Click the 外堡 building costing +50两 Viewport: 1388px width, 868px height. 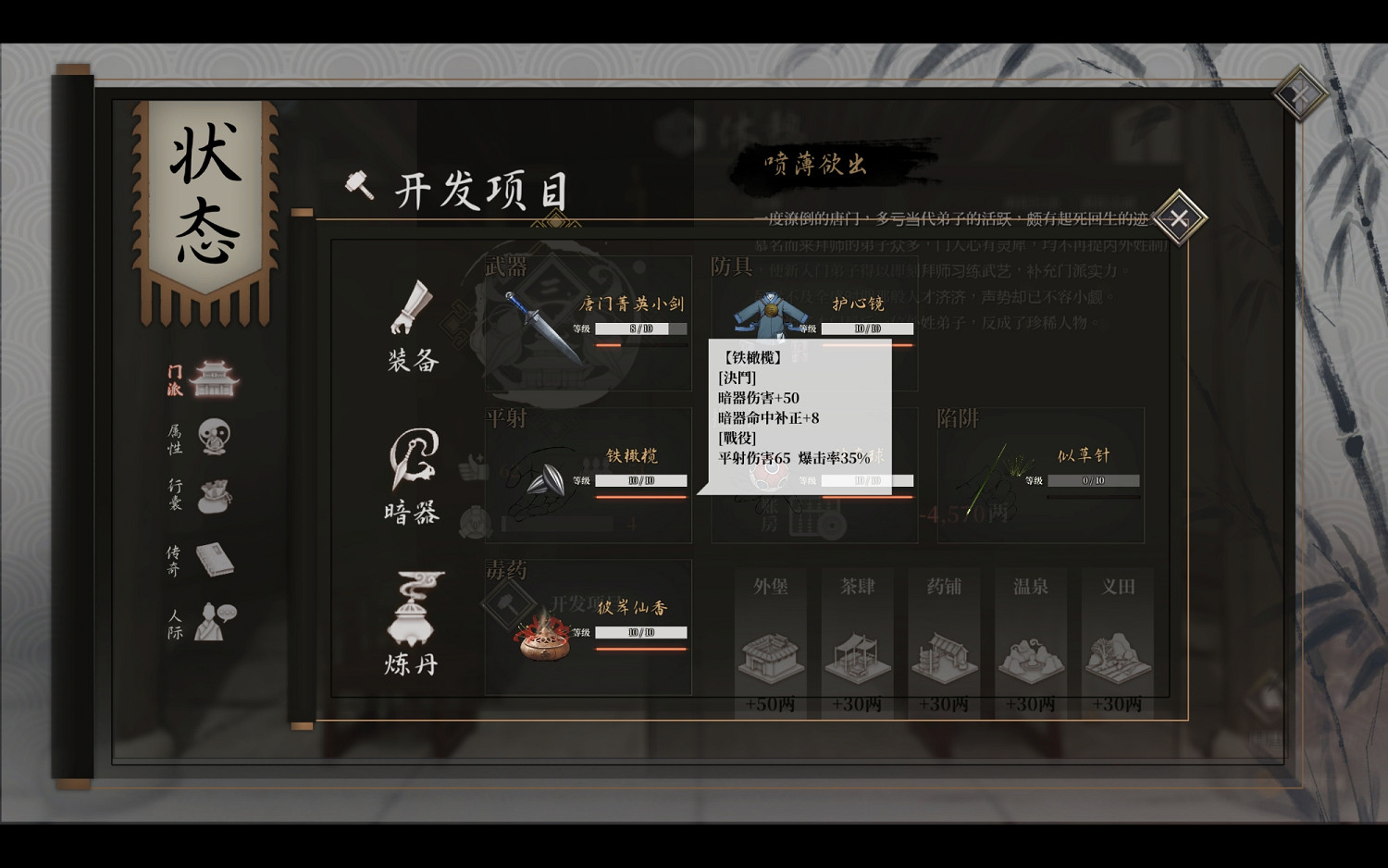[771, 657]
